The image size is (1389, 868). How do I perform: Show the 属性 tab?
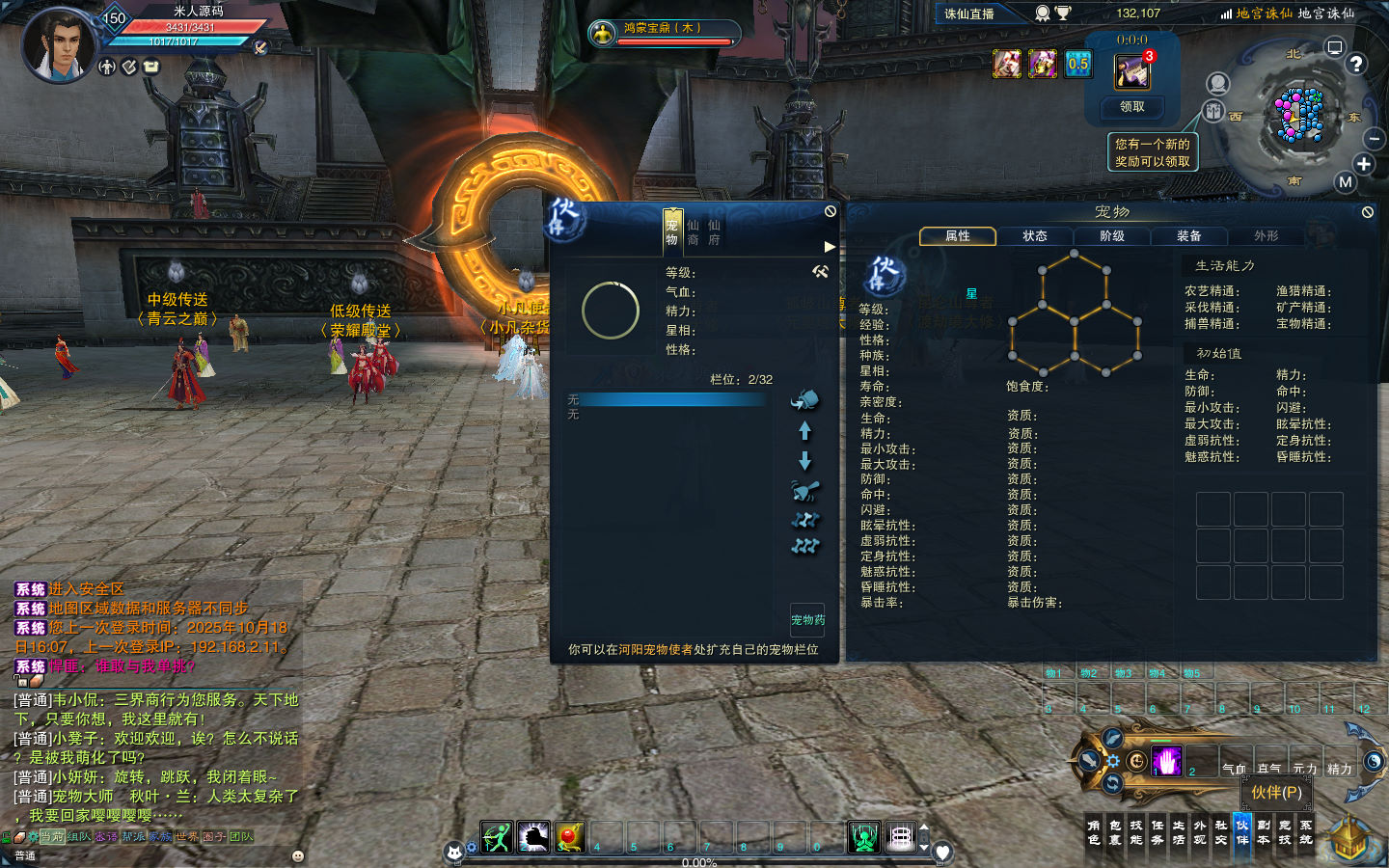(958, 236)
